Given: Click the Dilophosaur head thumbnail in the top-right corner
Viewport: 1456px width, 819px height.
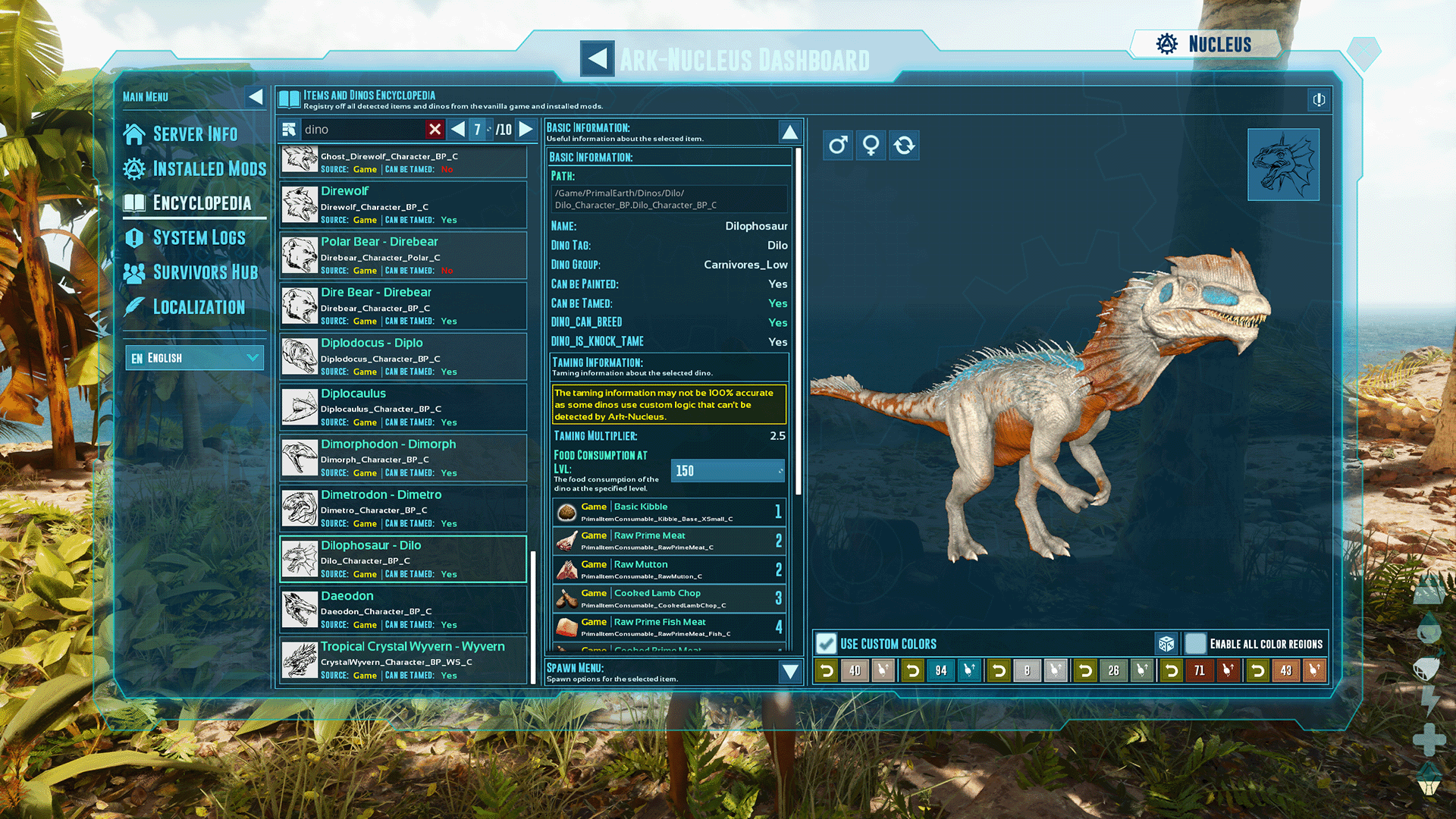Looking at the screenshot, I should coord(1283,165).
